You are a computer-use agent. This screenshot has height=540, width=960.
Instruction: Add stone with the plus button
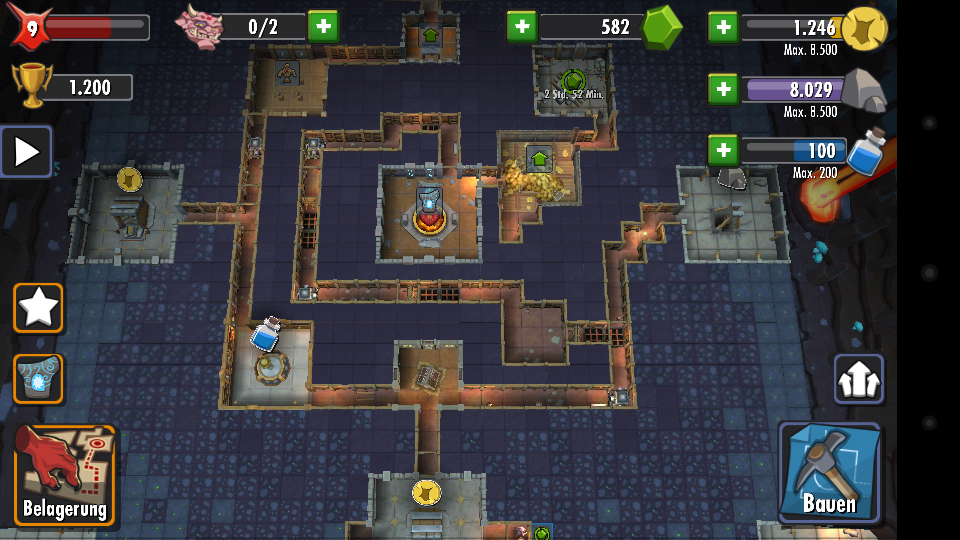click(723, 89)
